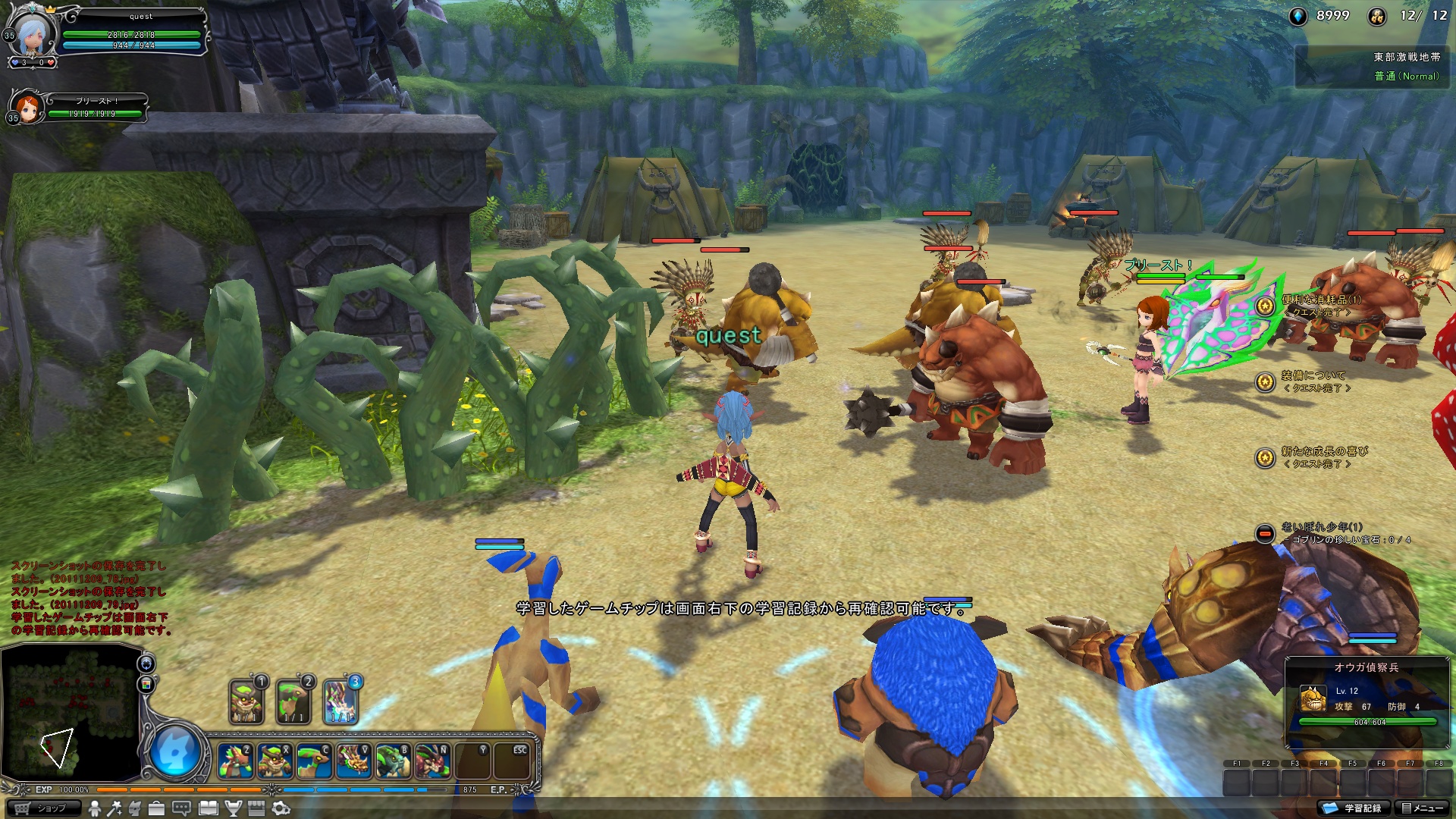1456x819 pixels.
Task: Open the ショップ shop button
Action: 42,808
